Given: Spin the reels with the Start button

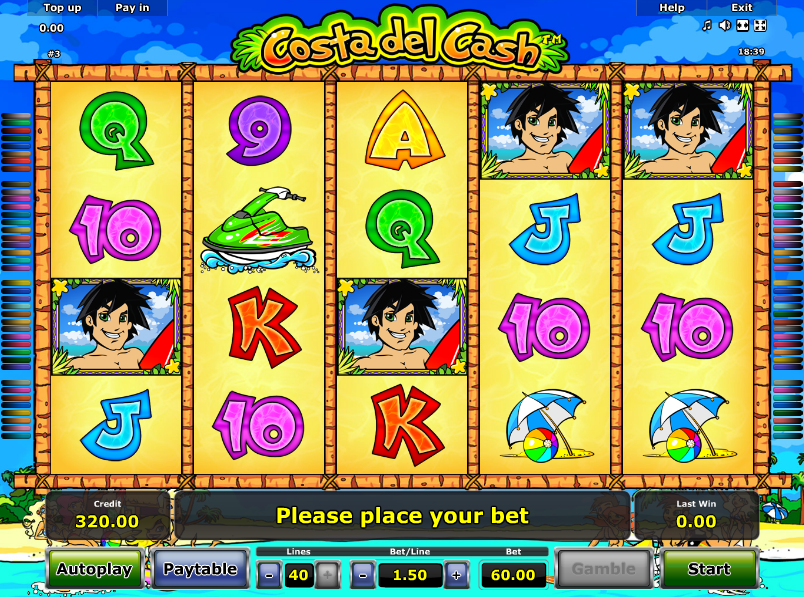Looking at the screenshot, I should click(x=708, y=569).
